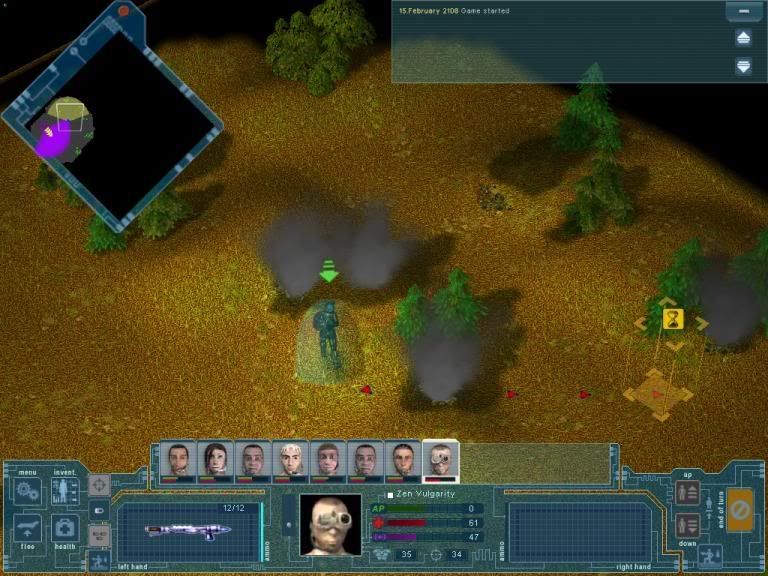Viewport: 768px width, 576px height.
Task: Minimize the message log panel
Action: point(743,13)
